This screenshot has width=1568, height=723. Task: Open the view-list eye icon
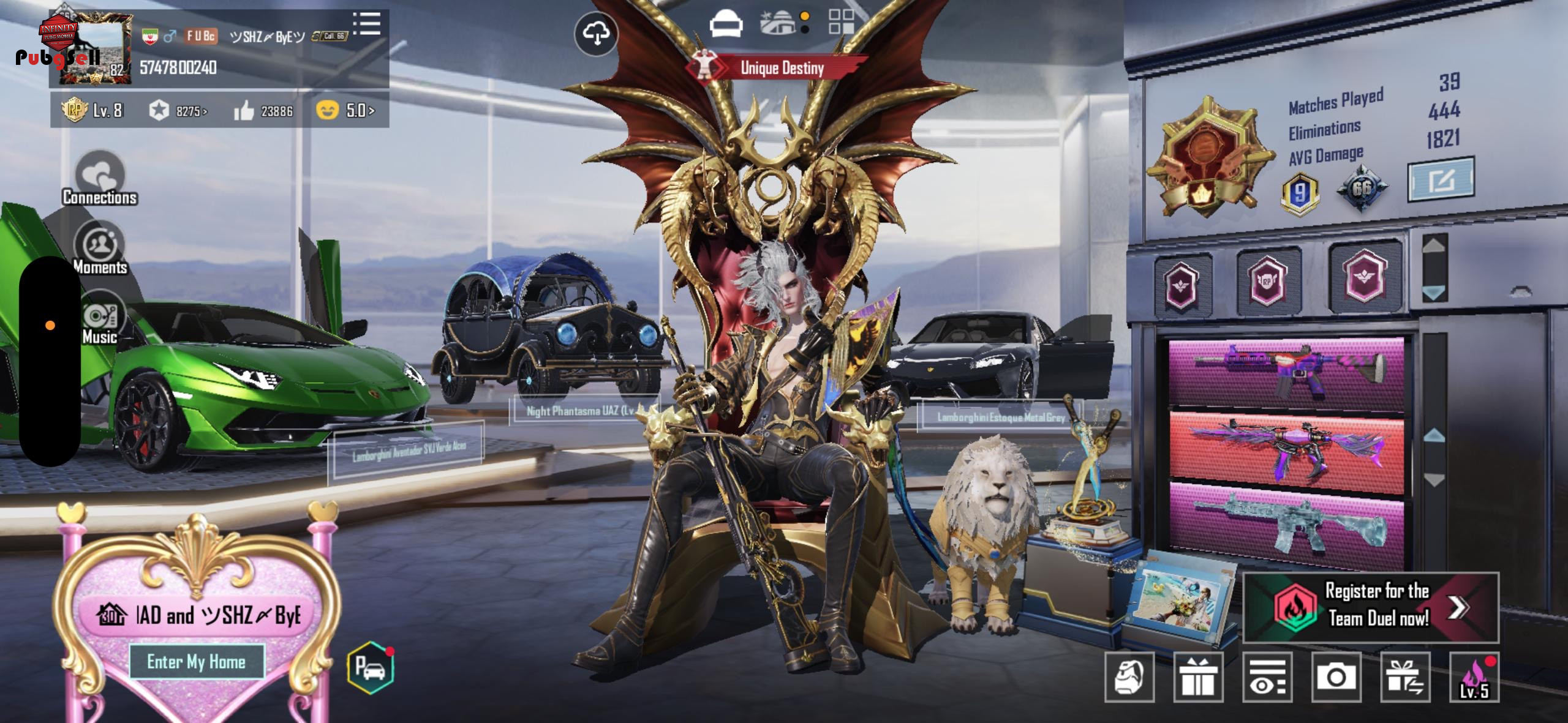click(x=1267, y=676)
